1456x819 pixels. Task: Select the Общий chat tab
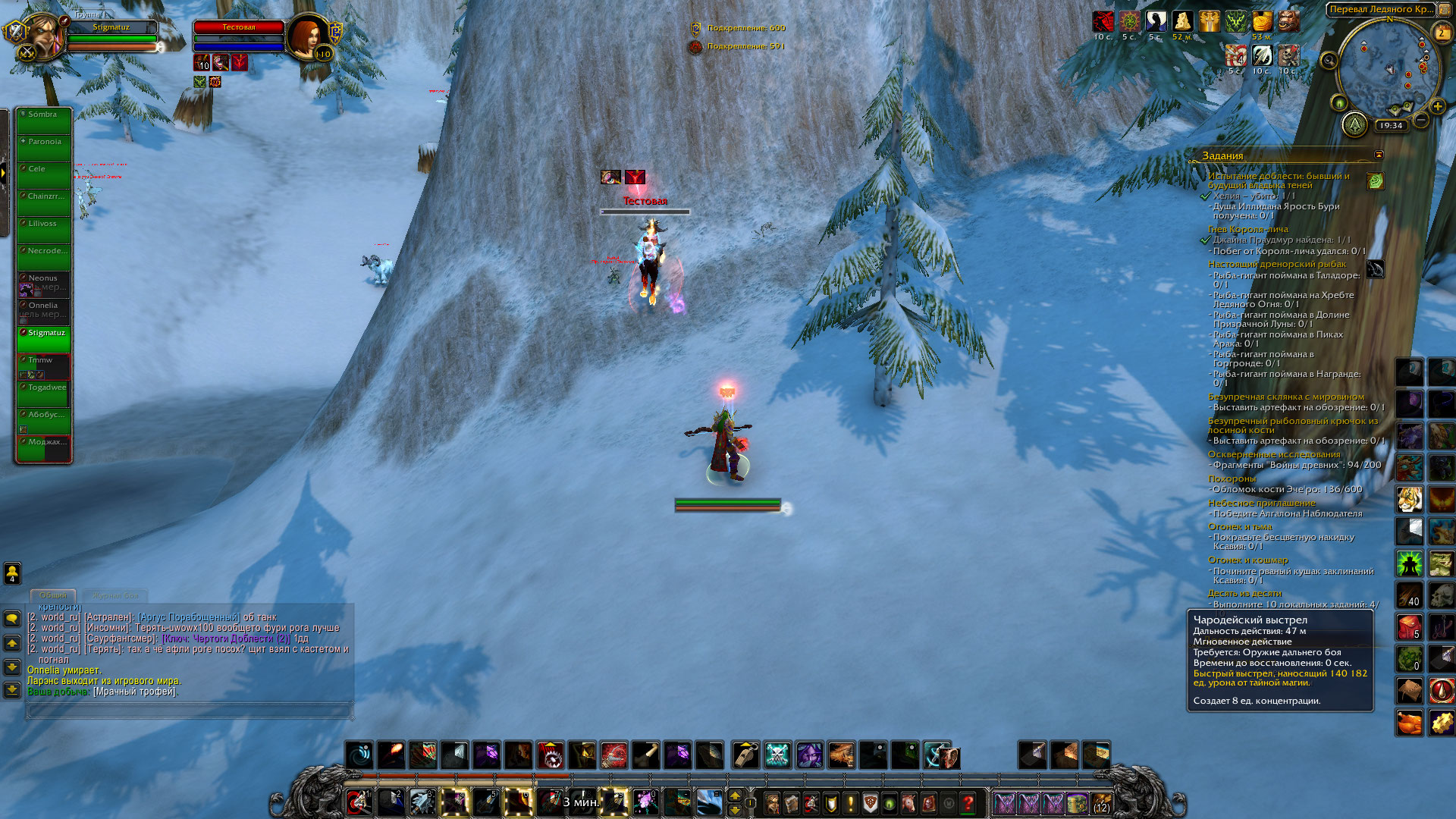click(53, 595)
